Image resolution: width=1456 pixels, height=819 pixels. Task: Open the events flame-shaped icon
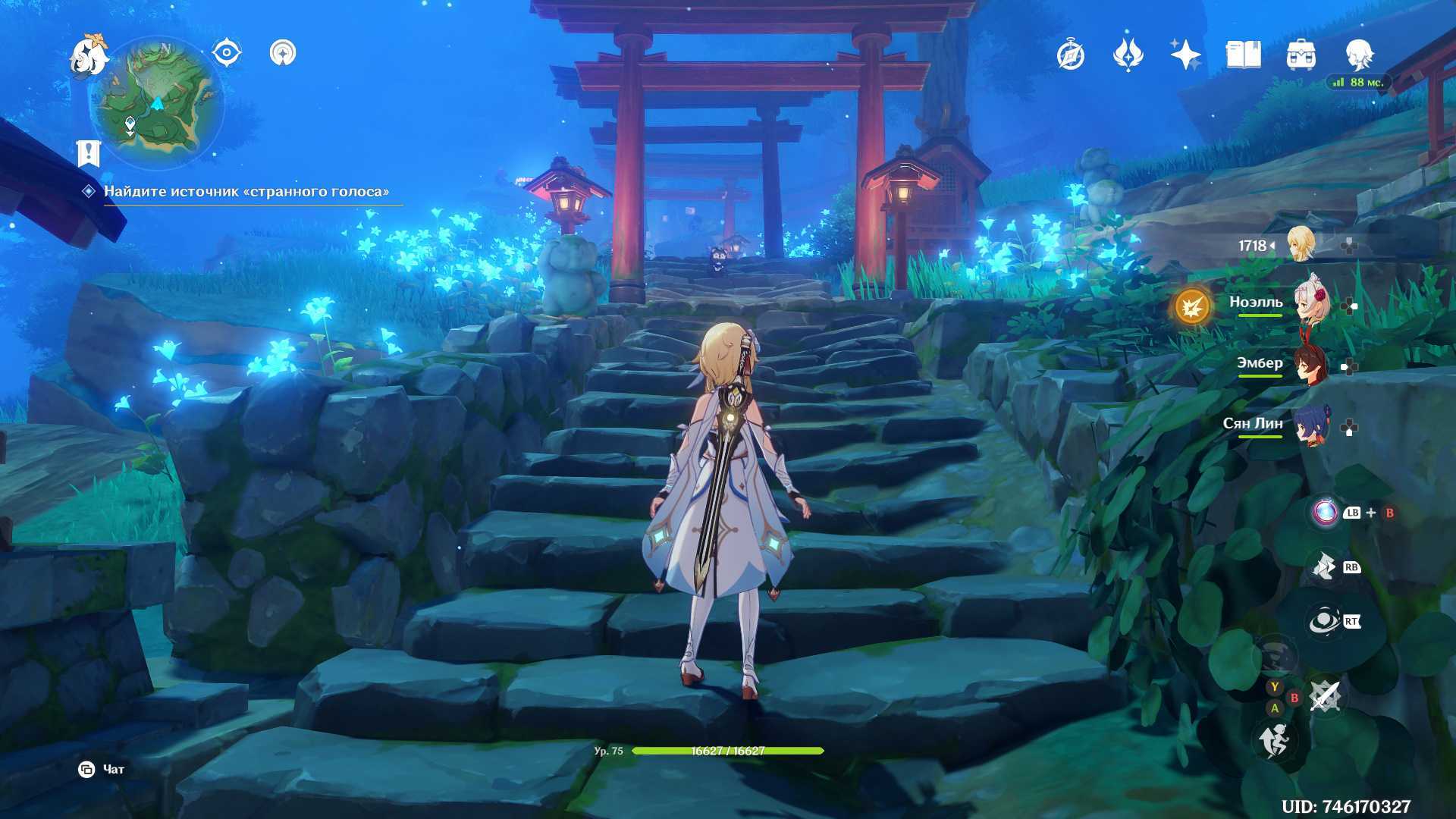click(x=1128, y=55)
